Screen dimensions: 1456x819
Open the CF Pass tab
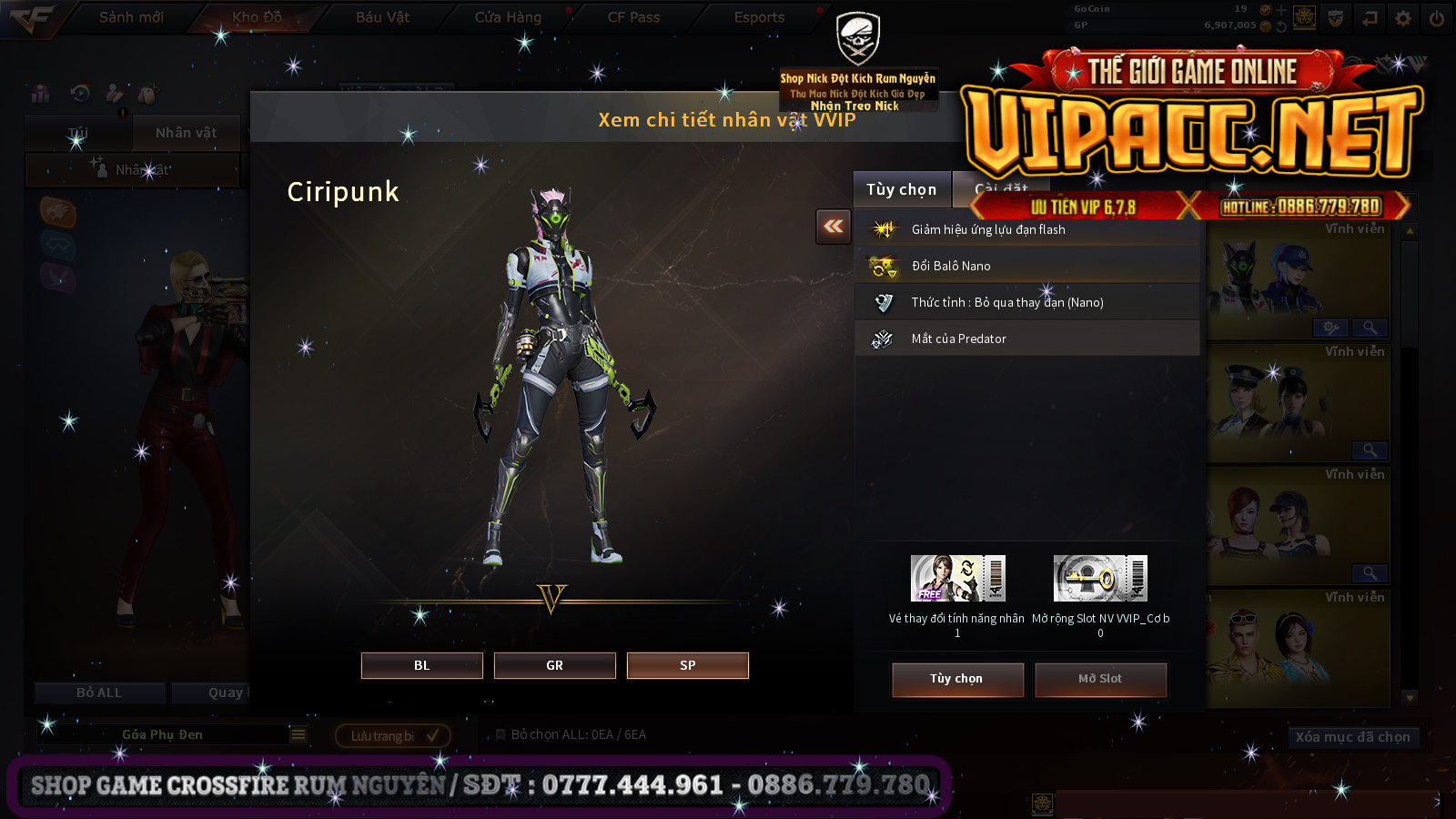click(633, 17)
